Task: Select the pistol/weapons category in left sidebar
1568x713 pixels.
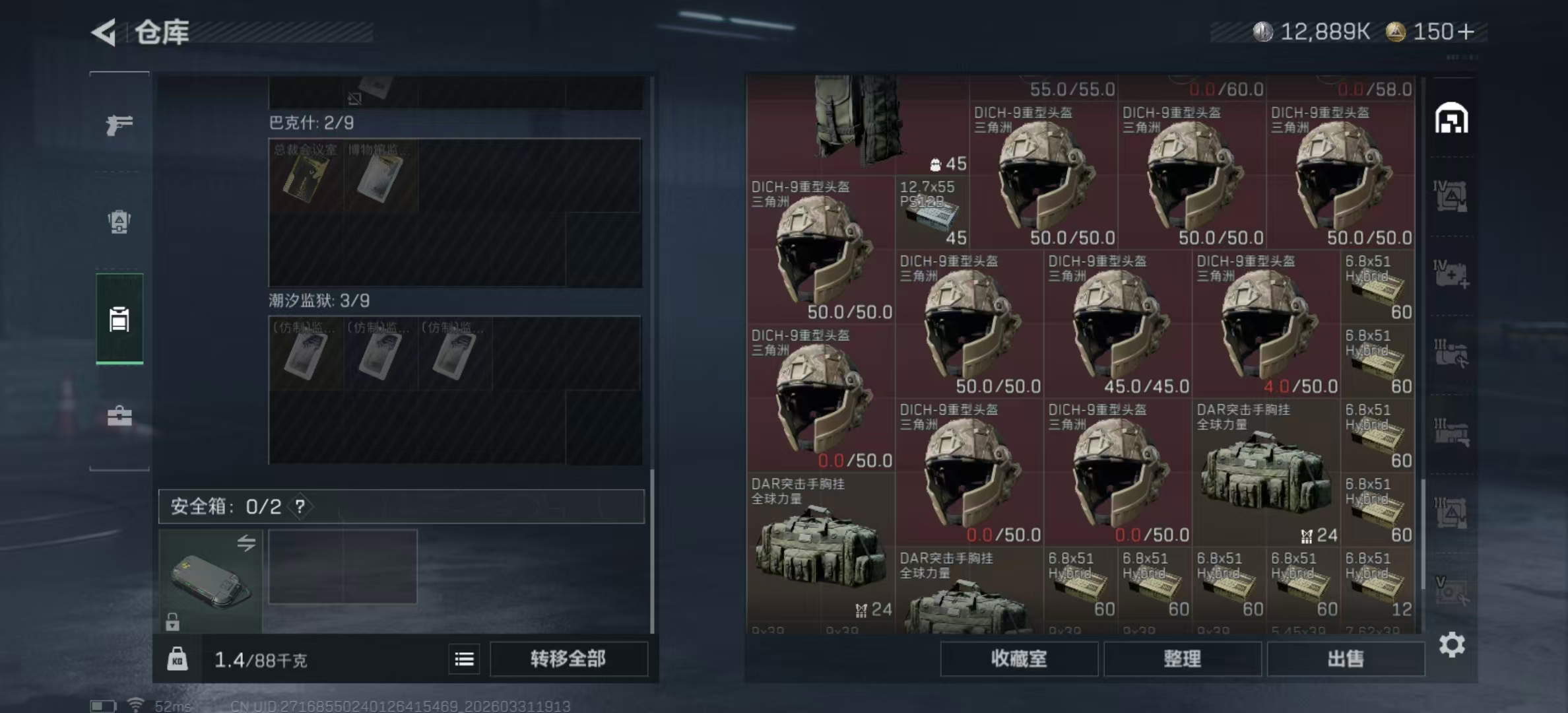Action: pos(119,124)
